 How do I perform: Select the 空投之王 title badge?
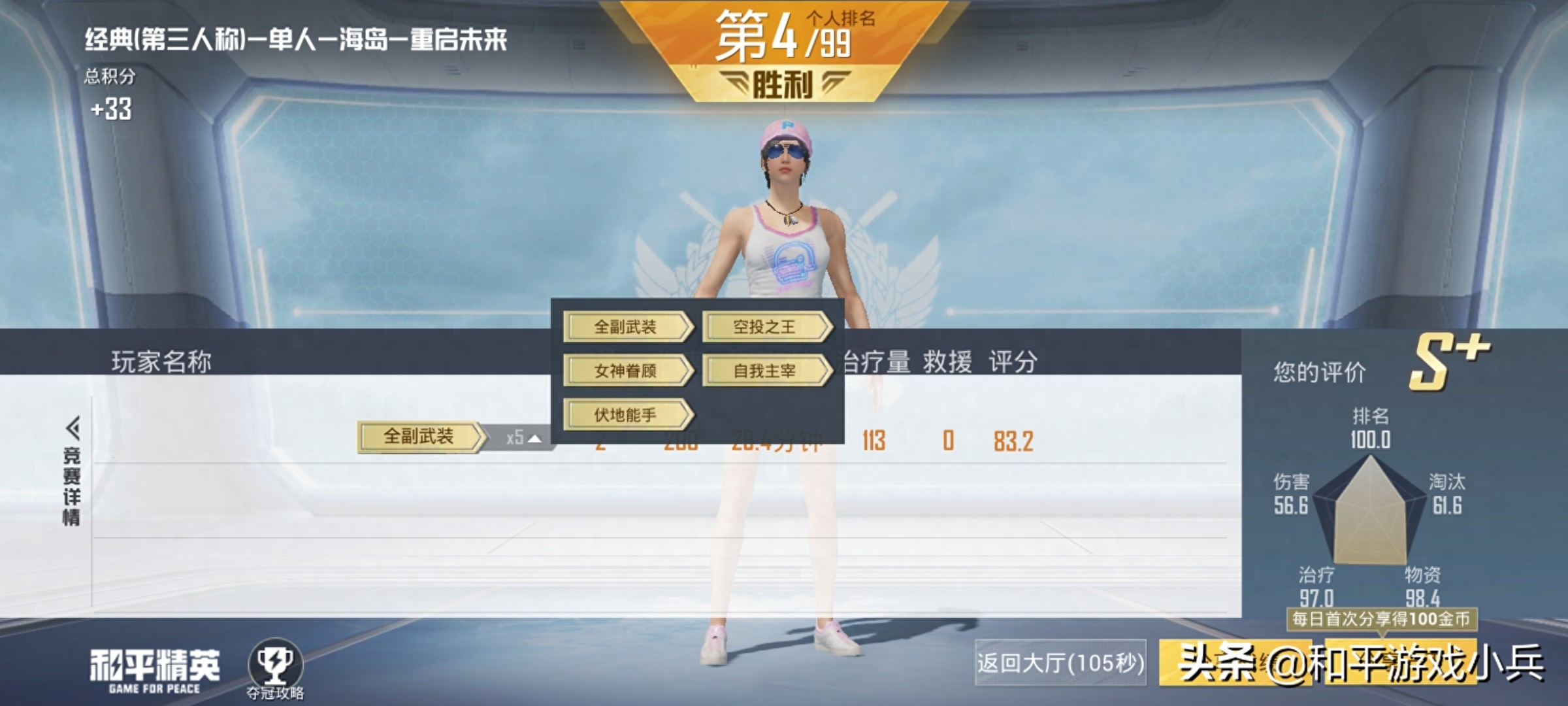764,328
